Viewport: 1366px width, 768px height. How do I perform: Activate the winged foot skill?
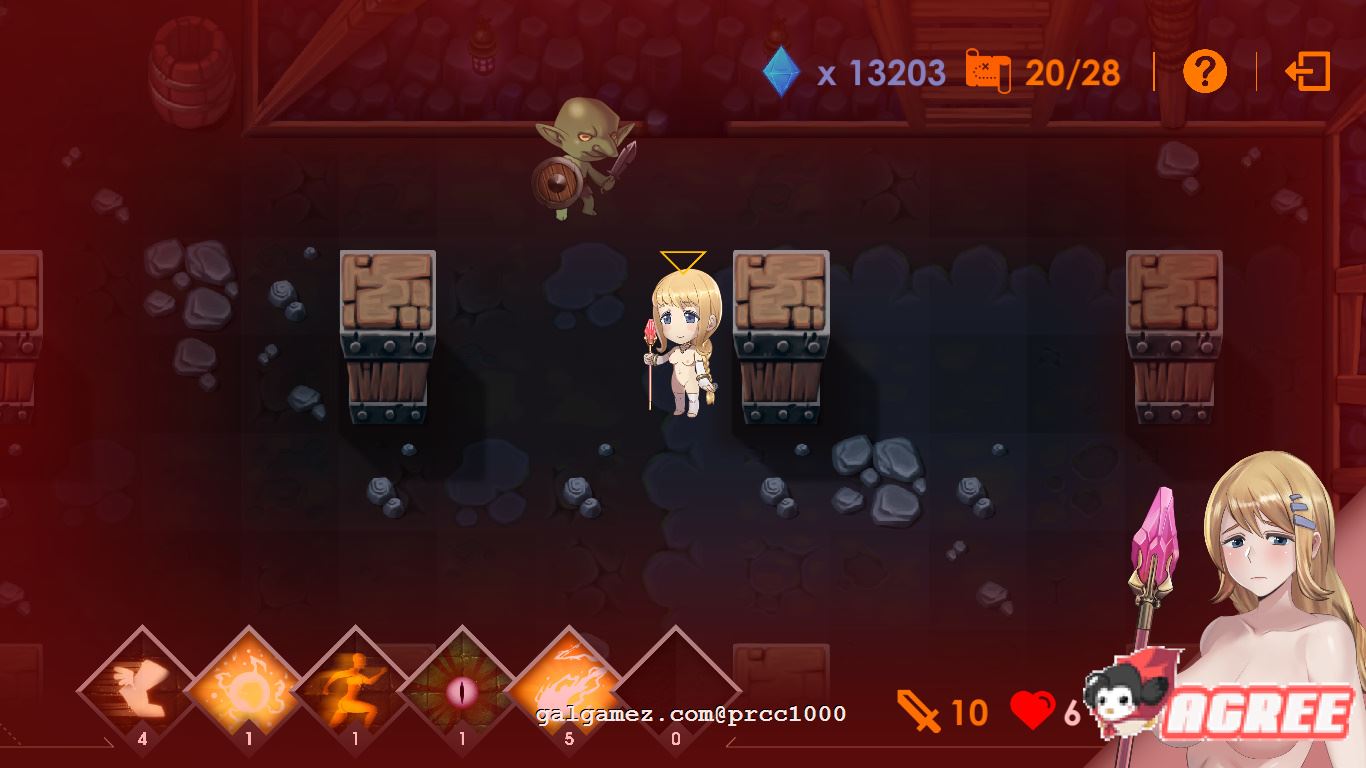click(142, 689)
